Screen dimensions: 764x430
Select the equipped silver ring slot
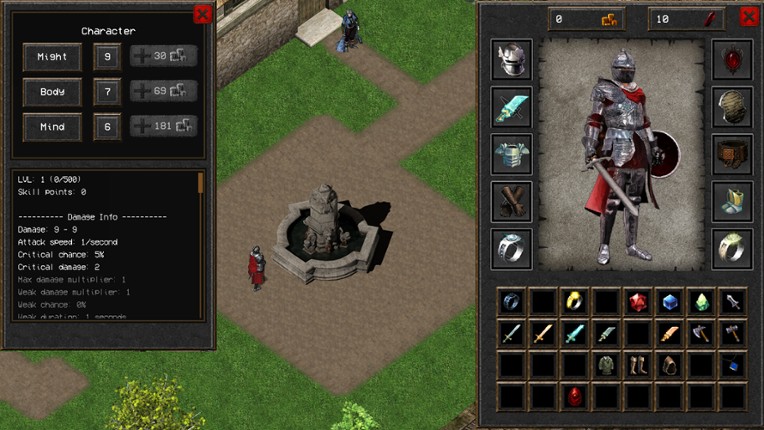(511, 247)
